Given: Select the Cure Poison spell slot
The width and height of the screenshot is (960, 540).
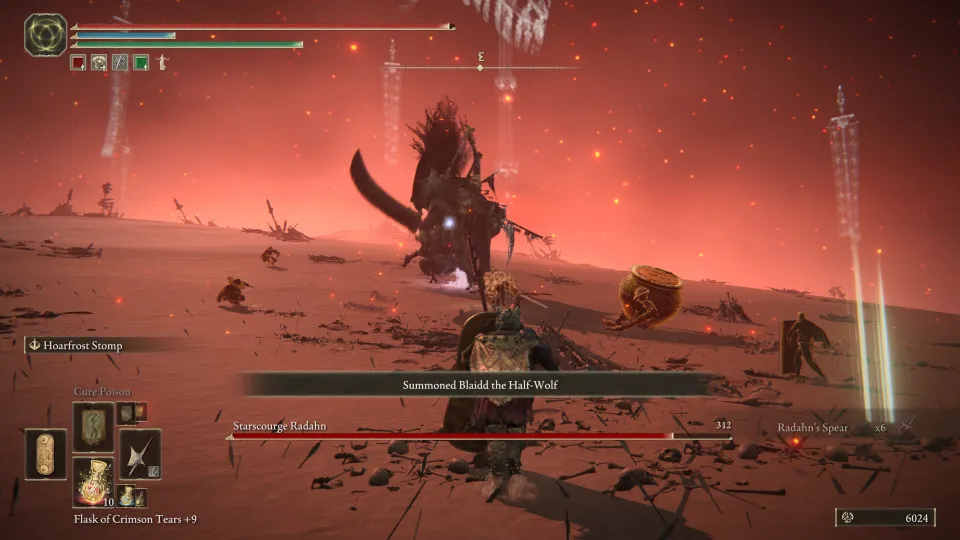Looking at the screenshot, I should click(93, 426).
